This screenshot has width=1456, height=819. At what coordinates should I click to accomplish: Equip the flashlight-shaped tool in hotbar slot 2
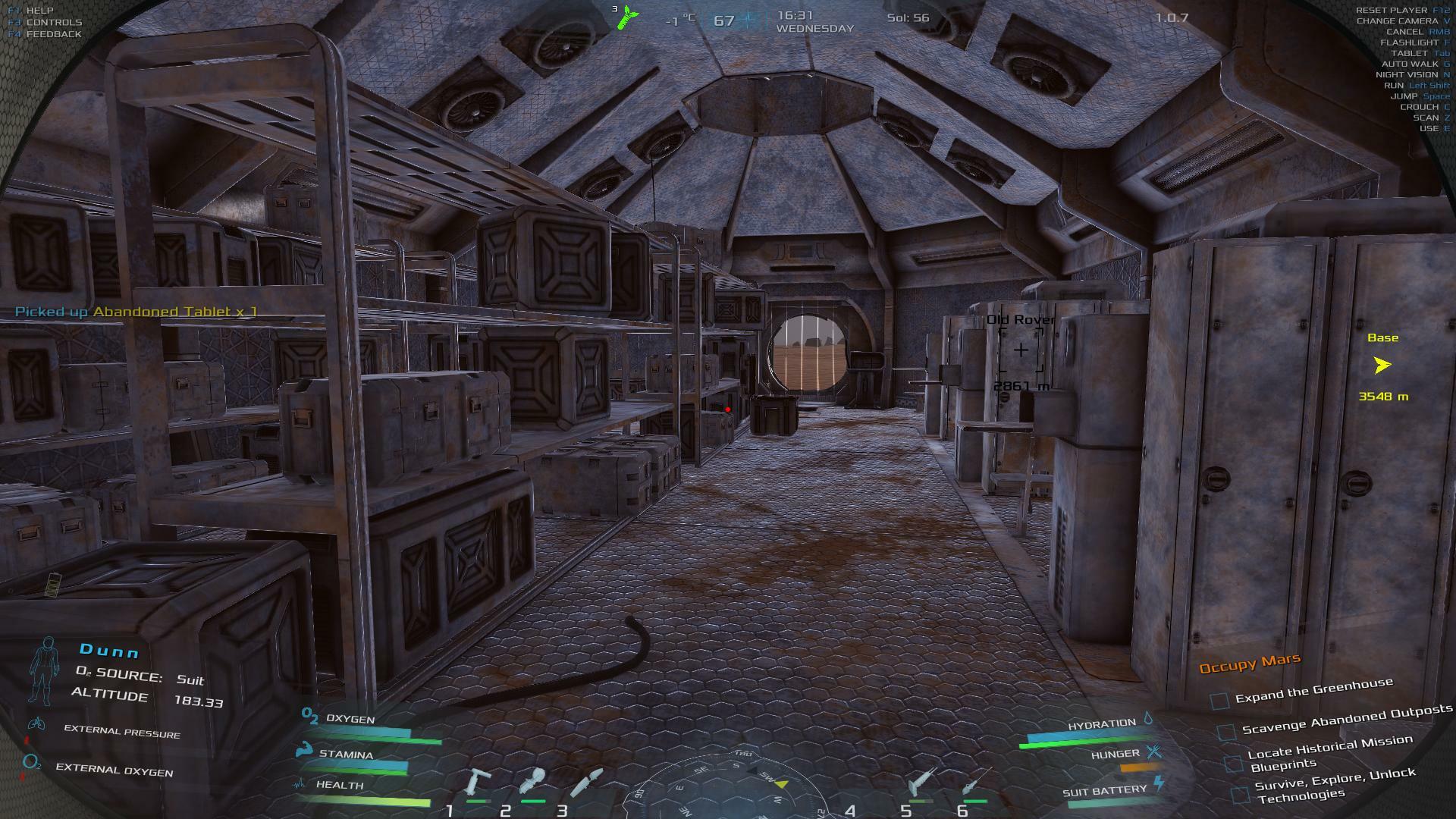point(532,782)
